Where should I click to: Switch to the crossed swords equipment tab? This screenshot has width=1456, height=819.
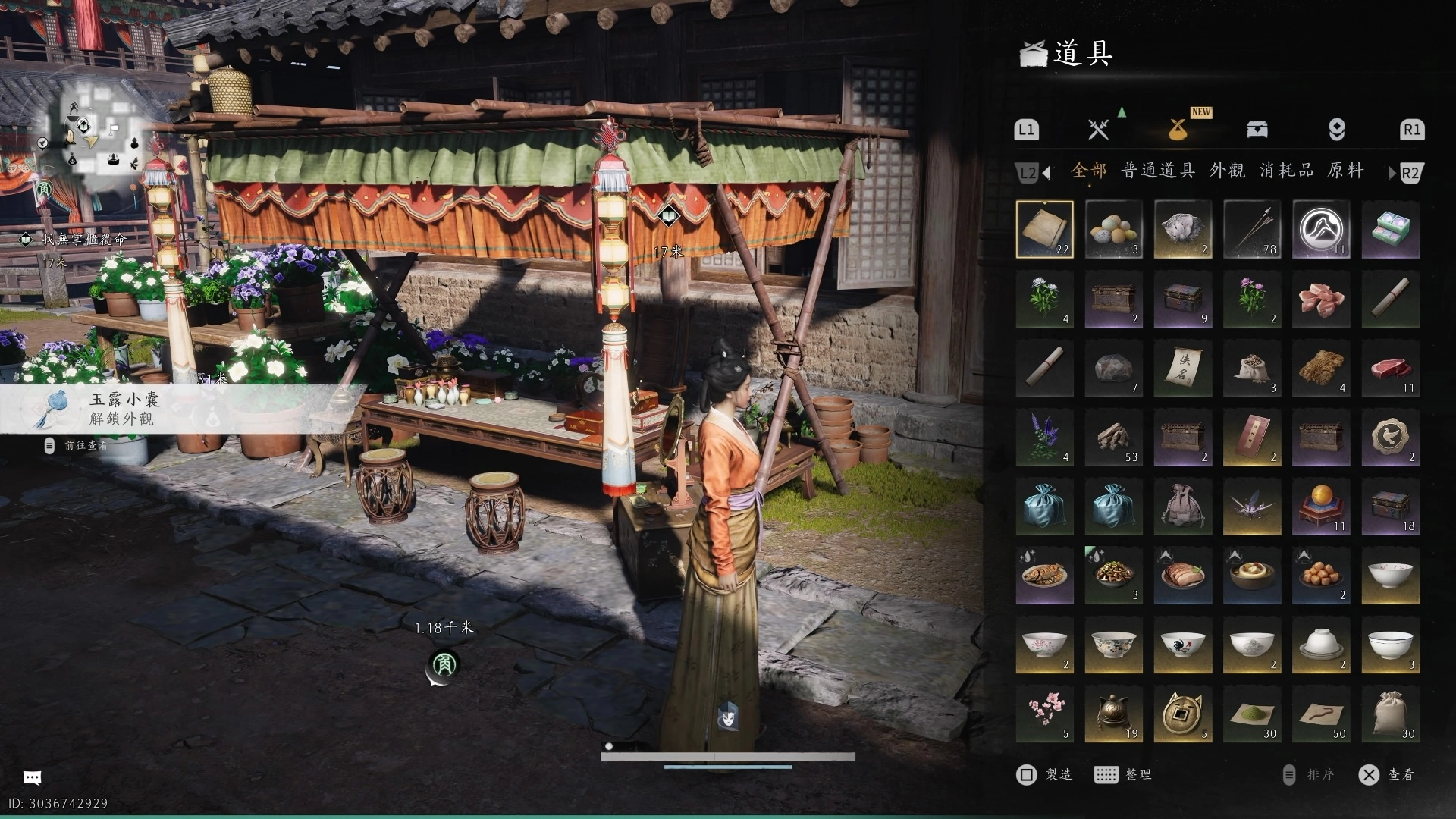pyautogui.click(x=1098, y=130)
